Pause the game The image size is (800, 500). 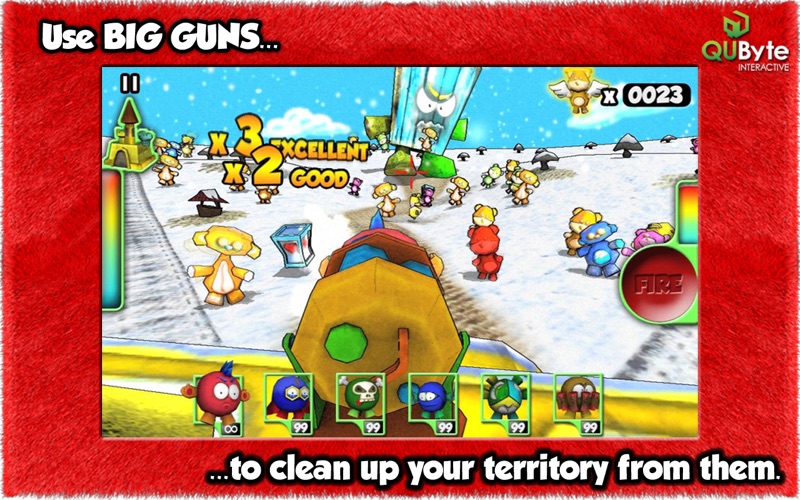[129, 85]
